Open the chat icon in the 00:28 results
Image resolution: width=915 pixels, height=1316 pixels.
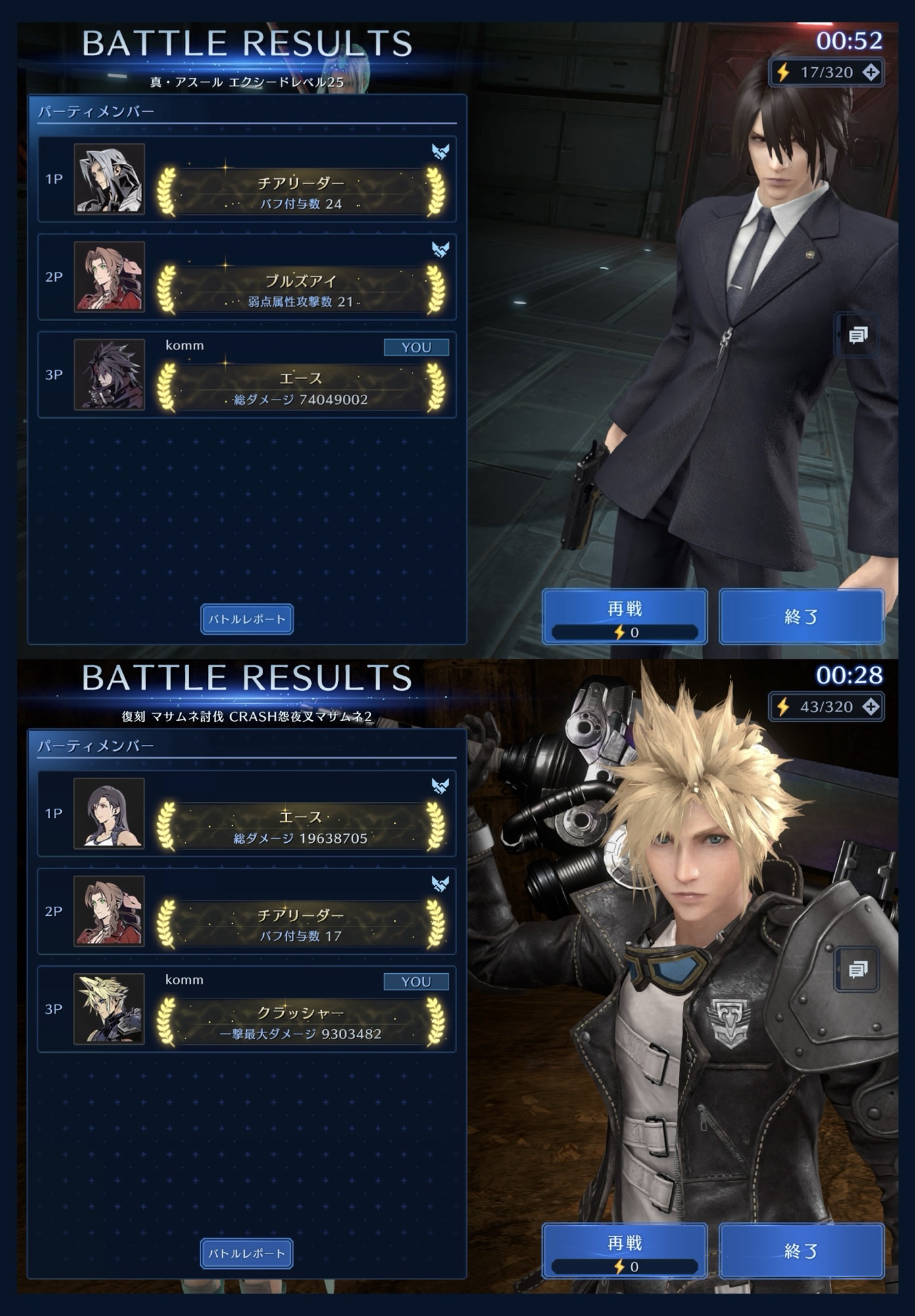[x=857, y=970]
